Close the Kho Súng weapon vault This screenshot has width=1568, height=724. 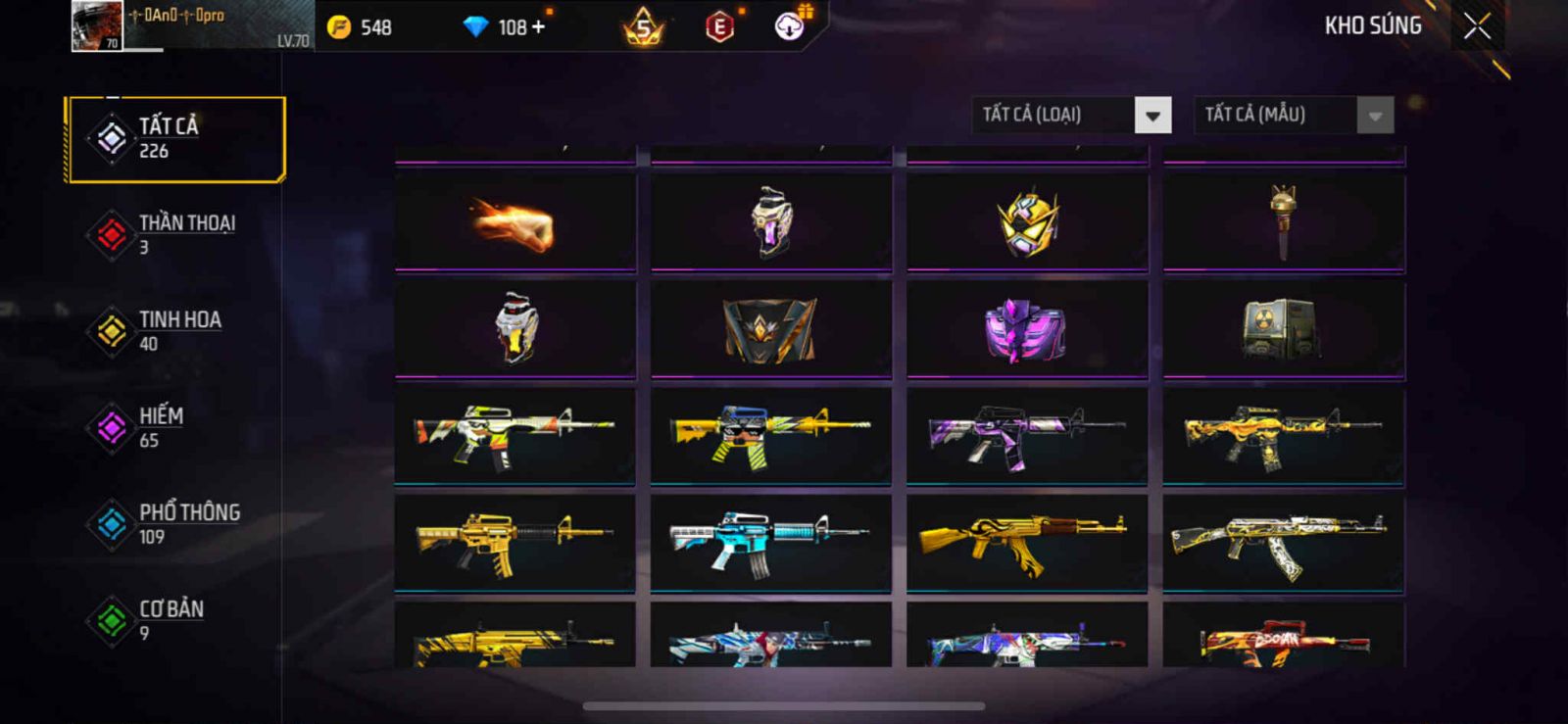click(1477, 26)
